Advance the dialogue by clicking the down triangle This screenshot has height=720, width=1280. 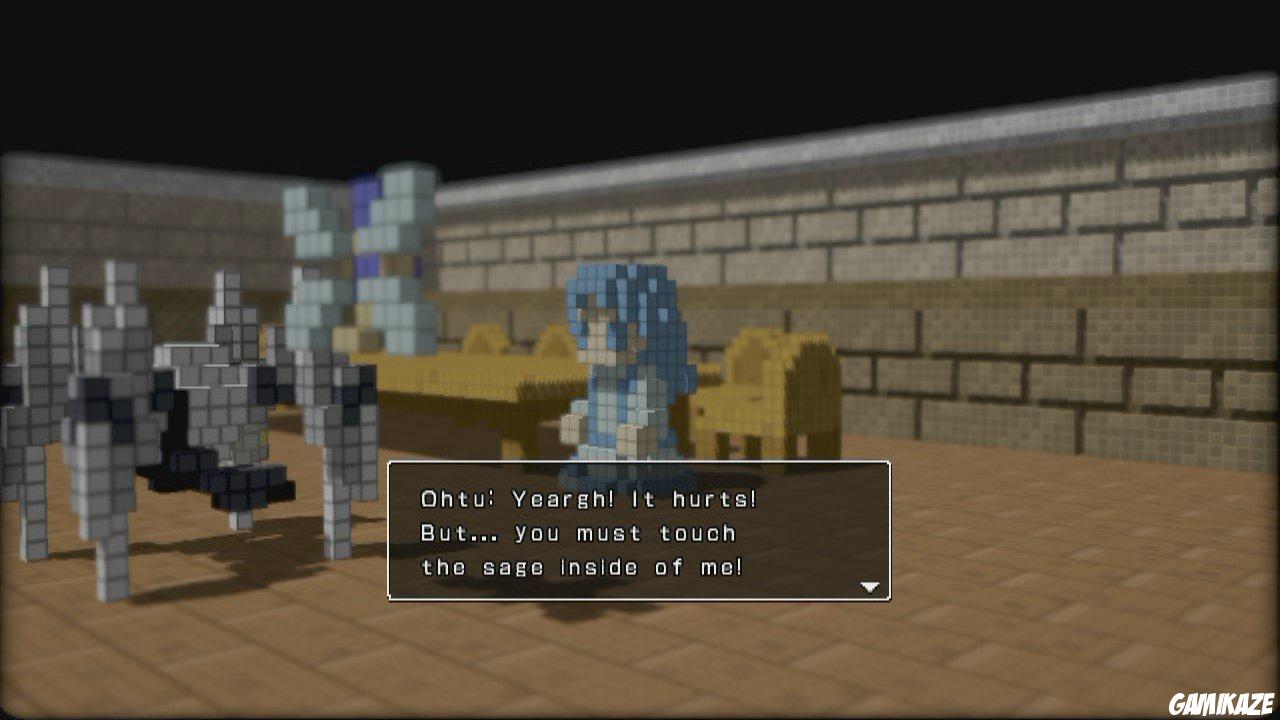(869, 585)
